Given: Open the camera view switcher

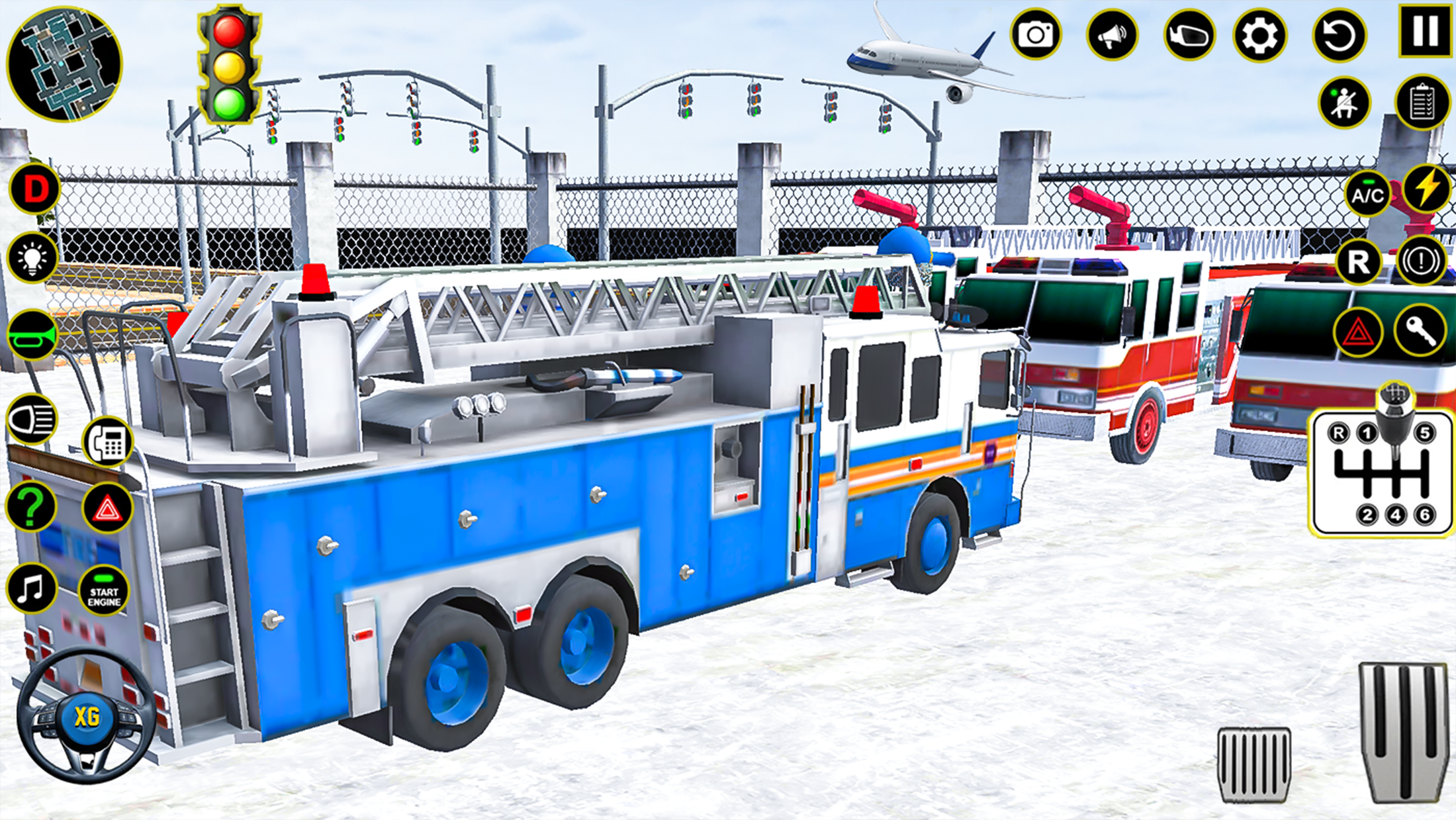Looking at the screenshot, I should pyautogui.click(x=1036, y=34).
